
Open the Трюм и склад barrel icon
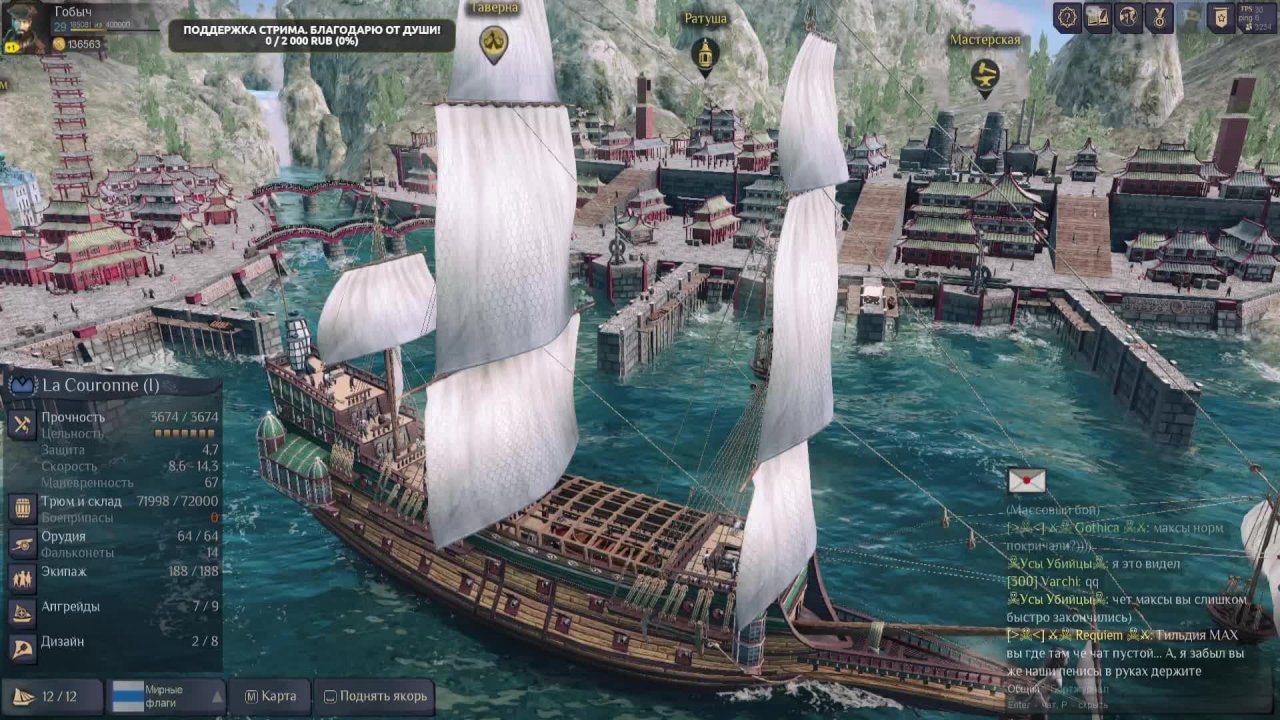point(22,508)
